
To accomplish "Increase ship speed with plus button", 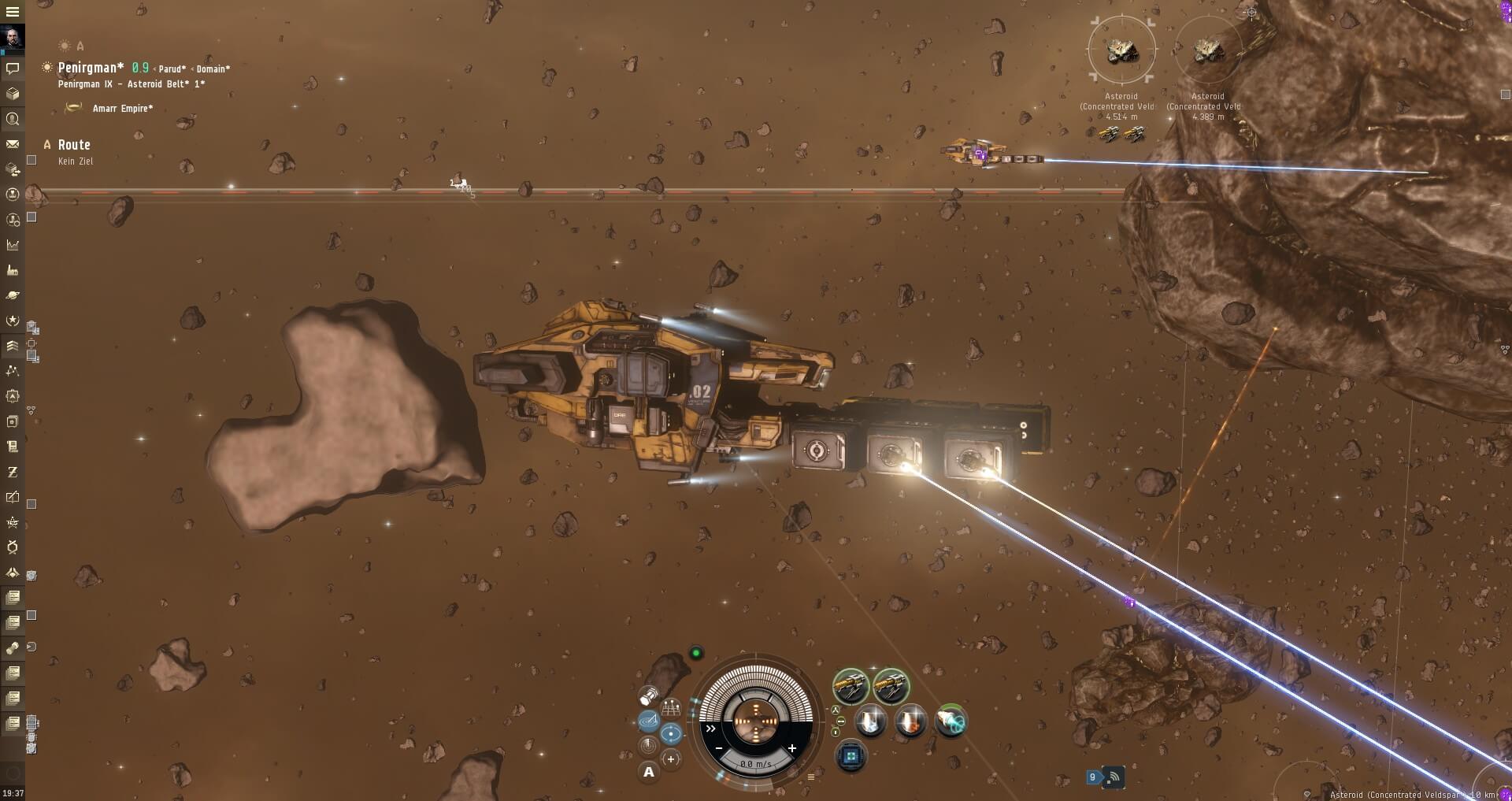I will [792, 747].
